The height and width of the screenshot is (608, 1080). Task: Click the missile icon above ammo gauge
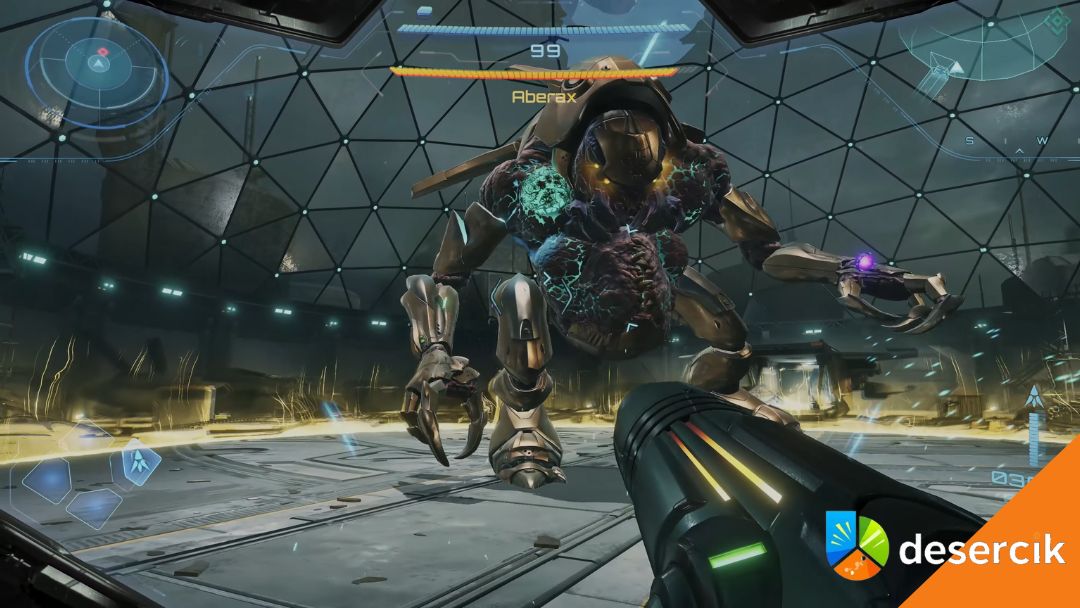point(1034,398)
